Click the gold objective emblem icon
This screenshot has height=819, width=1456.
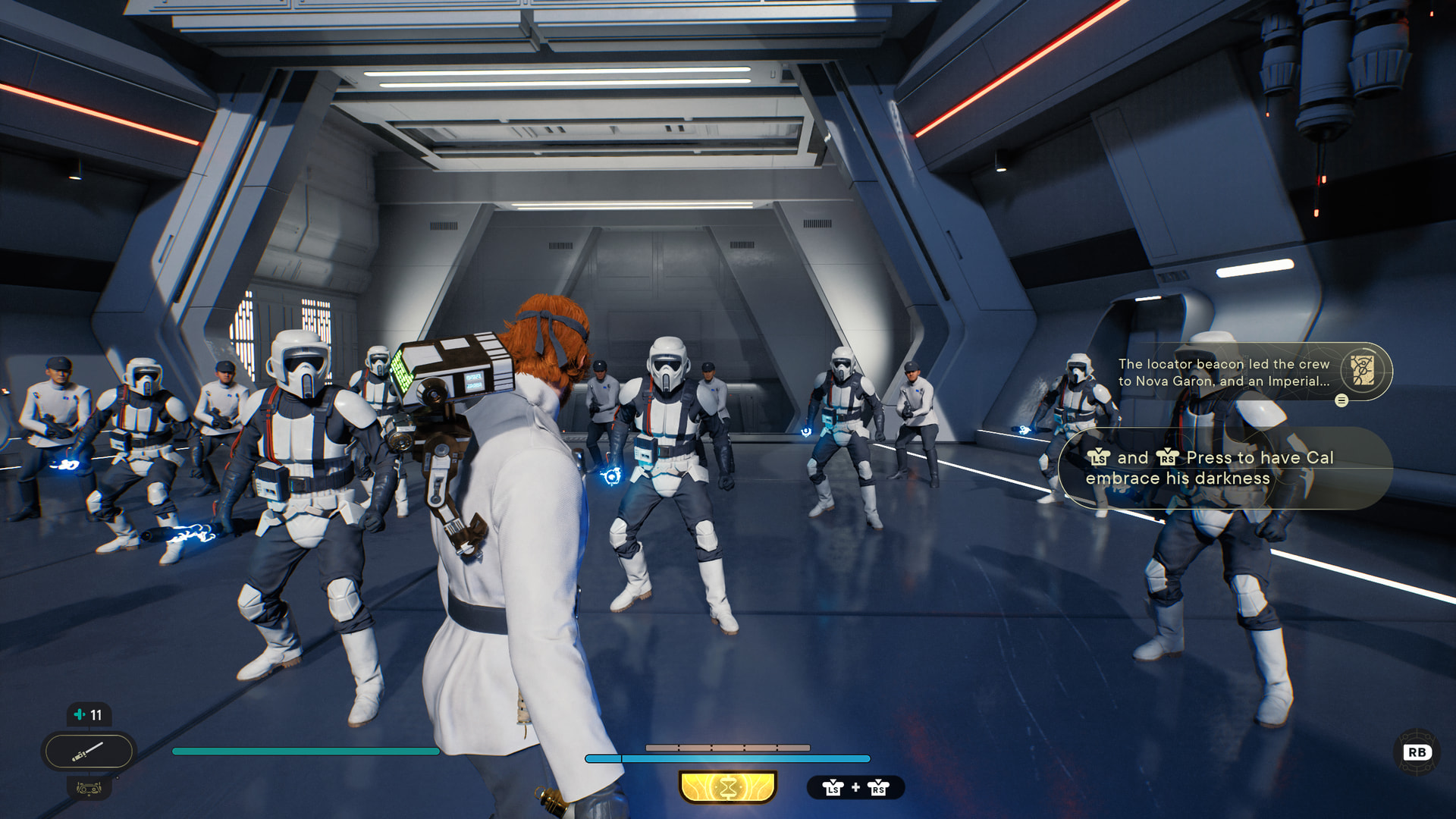click(x=1362, y=371)
